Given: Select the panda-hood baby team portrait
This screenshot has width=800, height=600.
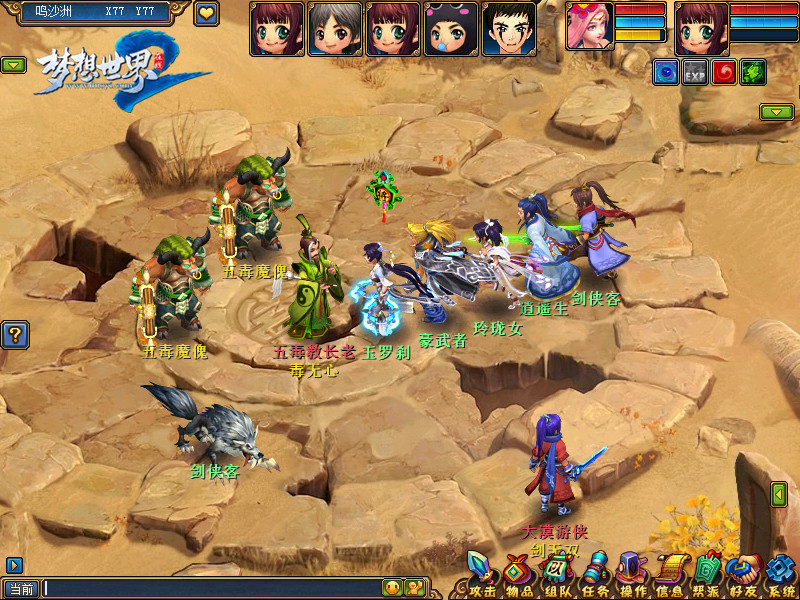Looking at the screenshot, I should click(451, 27).
